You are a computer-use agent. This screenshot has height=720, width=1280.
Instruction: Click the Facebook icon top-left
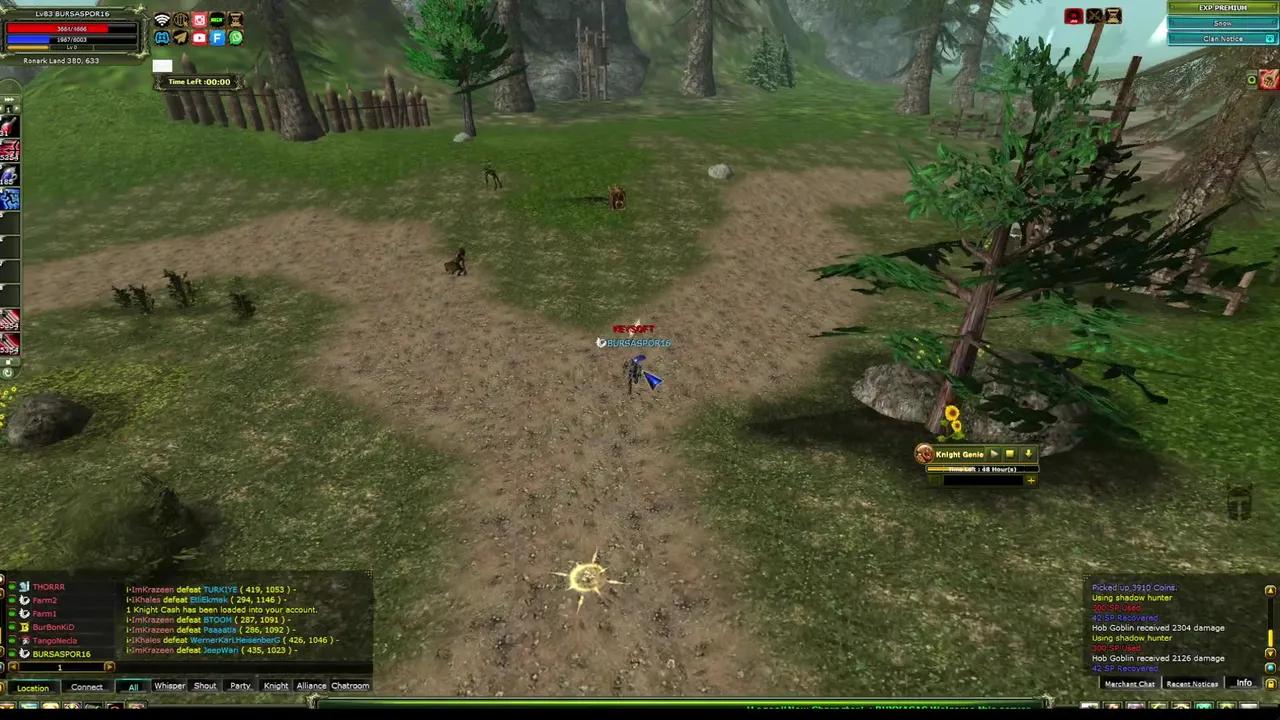[x=217, y=38]
